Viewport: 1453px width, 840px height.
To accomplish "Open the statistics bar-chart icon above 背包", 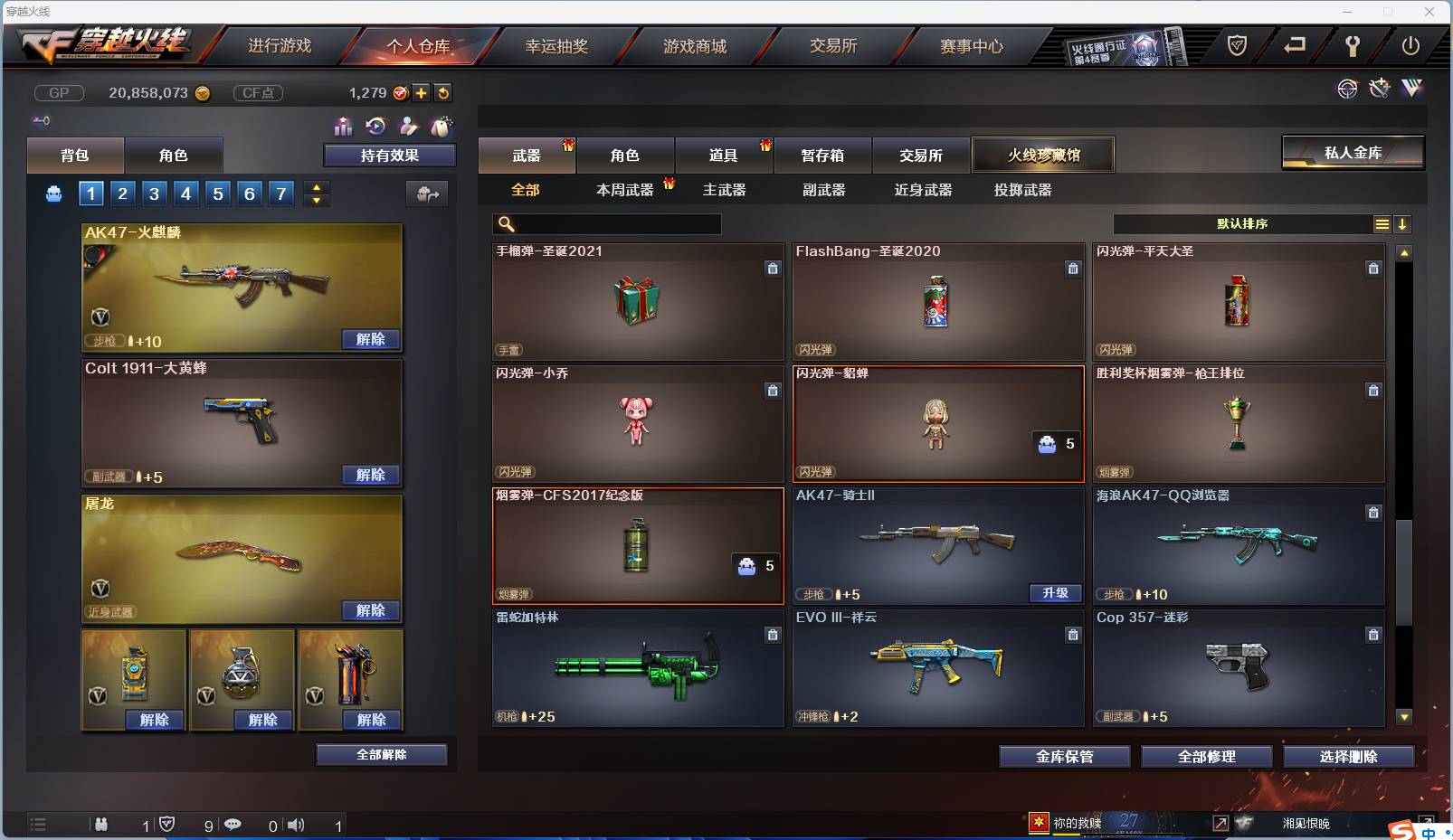I will coord(345,127).
